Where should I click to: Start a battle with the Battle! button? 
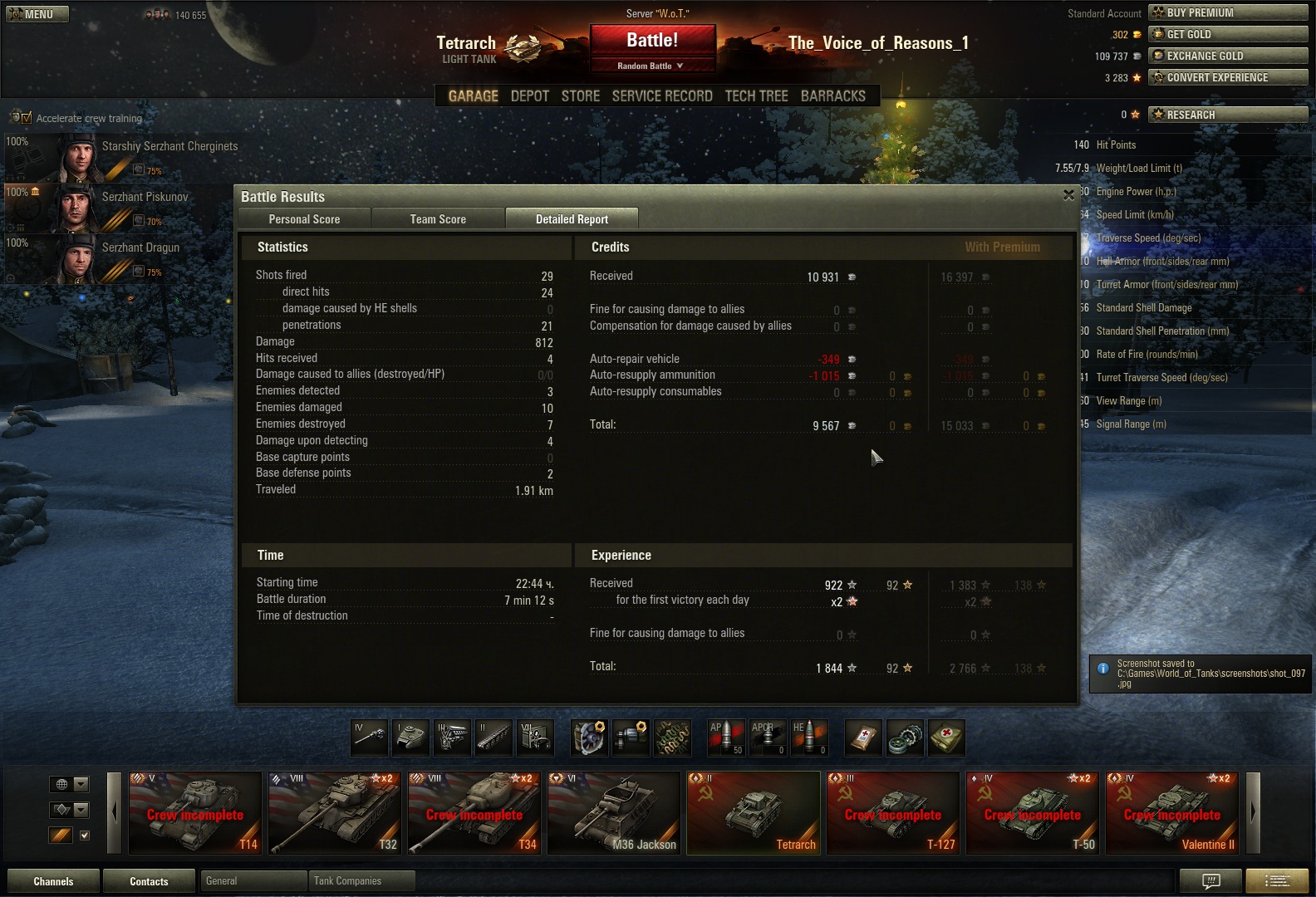[x=652, y=41]
